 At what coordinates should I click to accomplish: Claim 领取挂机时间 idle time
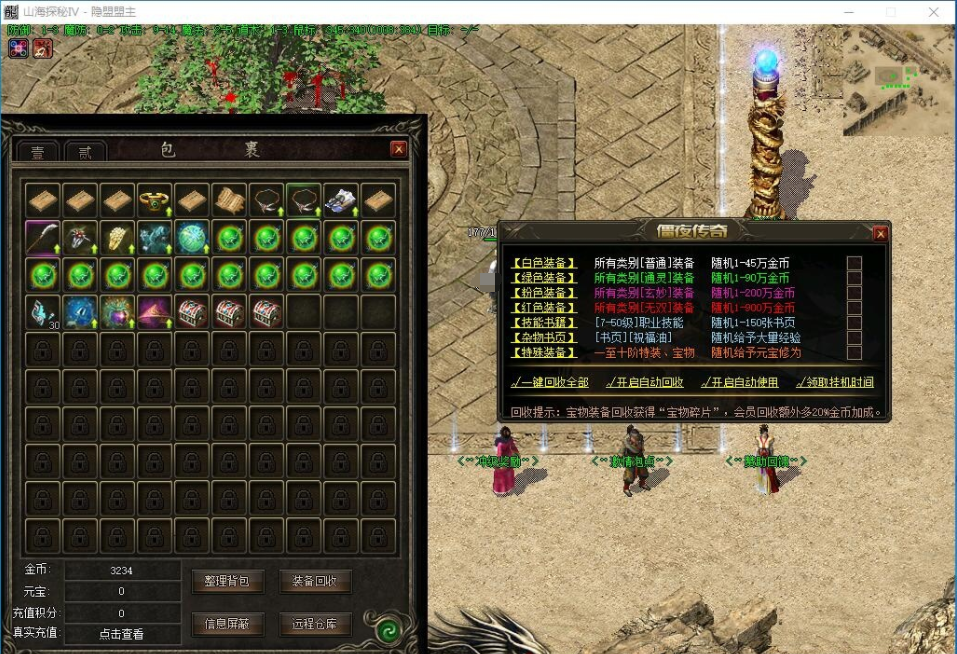(x=835, y=382)
